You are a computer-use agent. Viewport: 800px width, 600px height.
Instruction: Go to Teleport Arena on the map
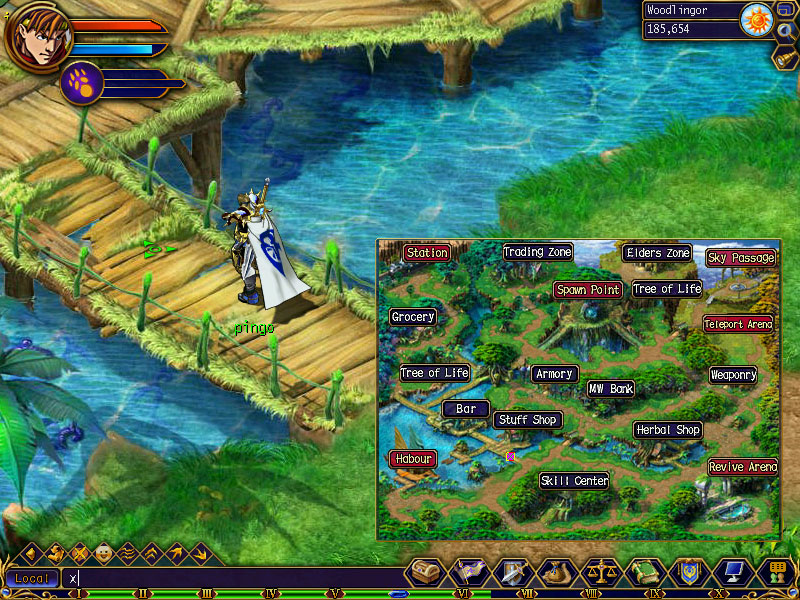click(738, 324)
